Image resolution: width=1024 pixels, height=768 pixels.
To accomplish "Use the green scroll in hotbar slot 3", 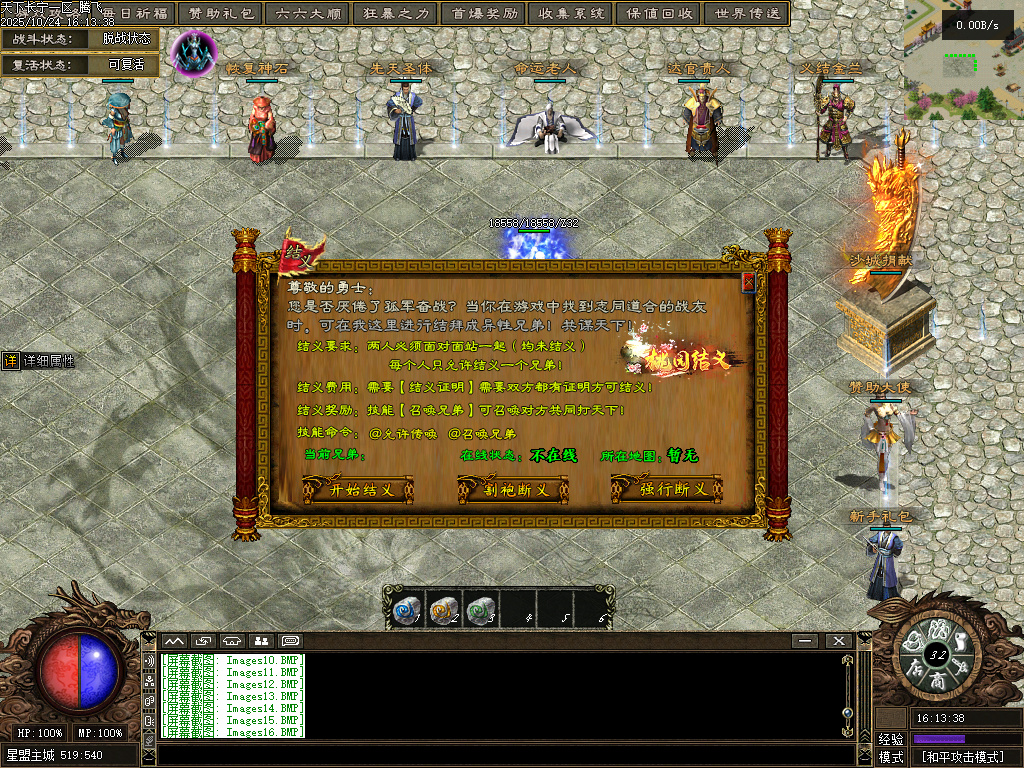I will pos(481,610).
